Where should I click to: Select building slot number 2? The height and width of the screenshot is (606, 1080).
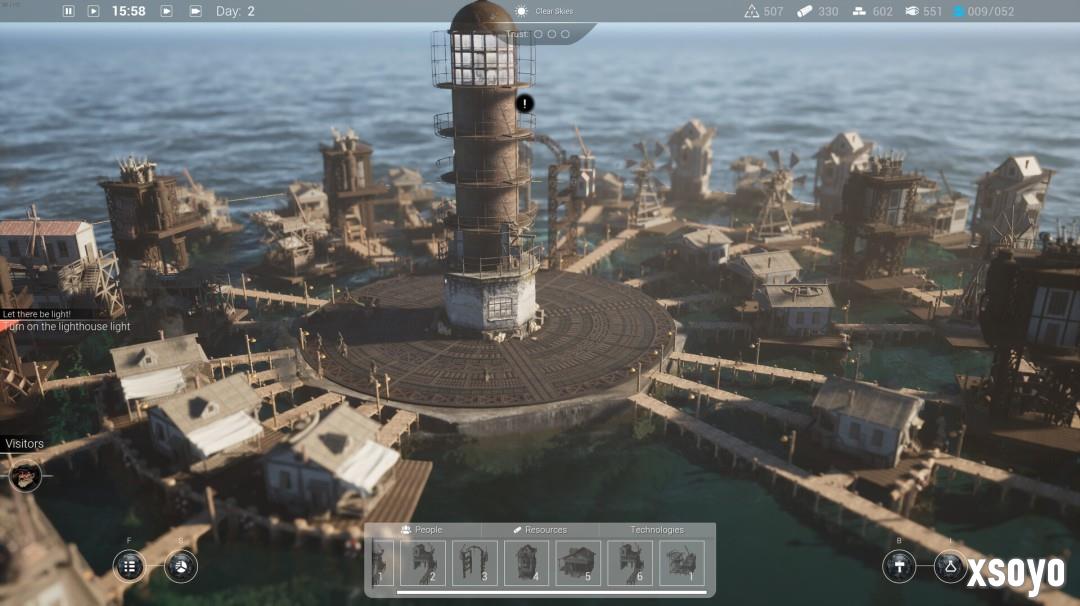point(423,563)
